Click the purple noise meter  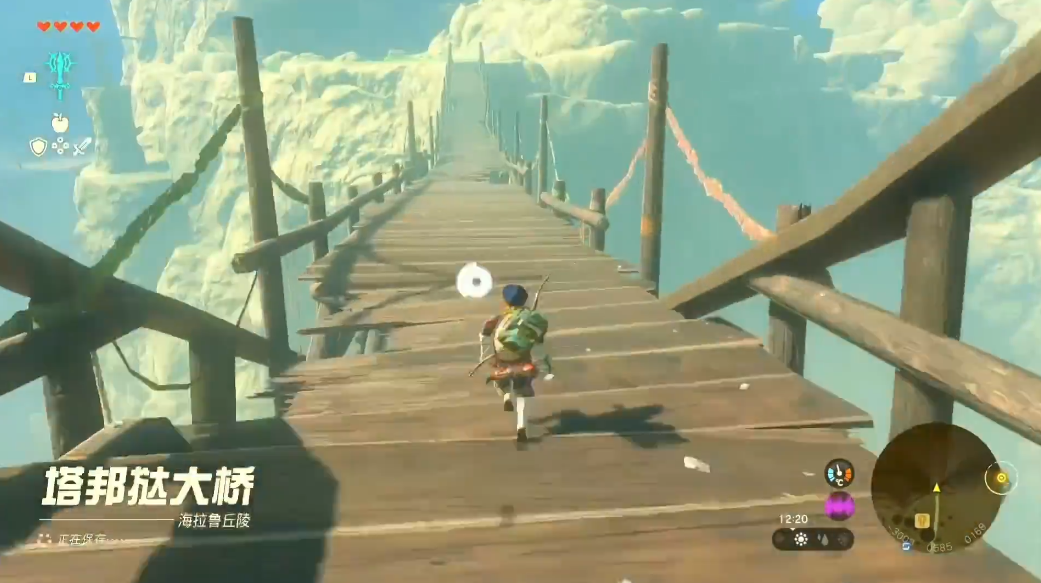pyautogui.click(x=839, y=506)
